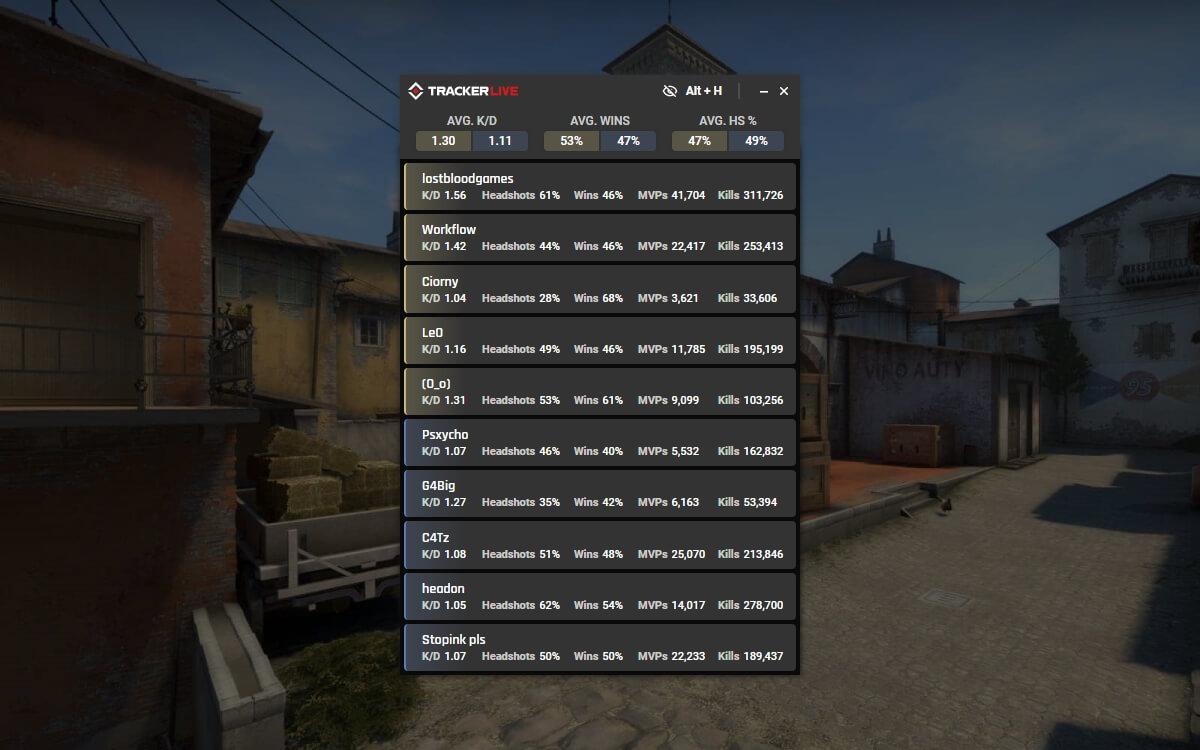This screenshot has width=1200, height=750.
Task: Choose G4Big from the player list
Action: [600, 494]
